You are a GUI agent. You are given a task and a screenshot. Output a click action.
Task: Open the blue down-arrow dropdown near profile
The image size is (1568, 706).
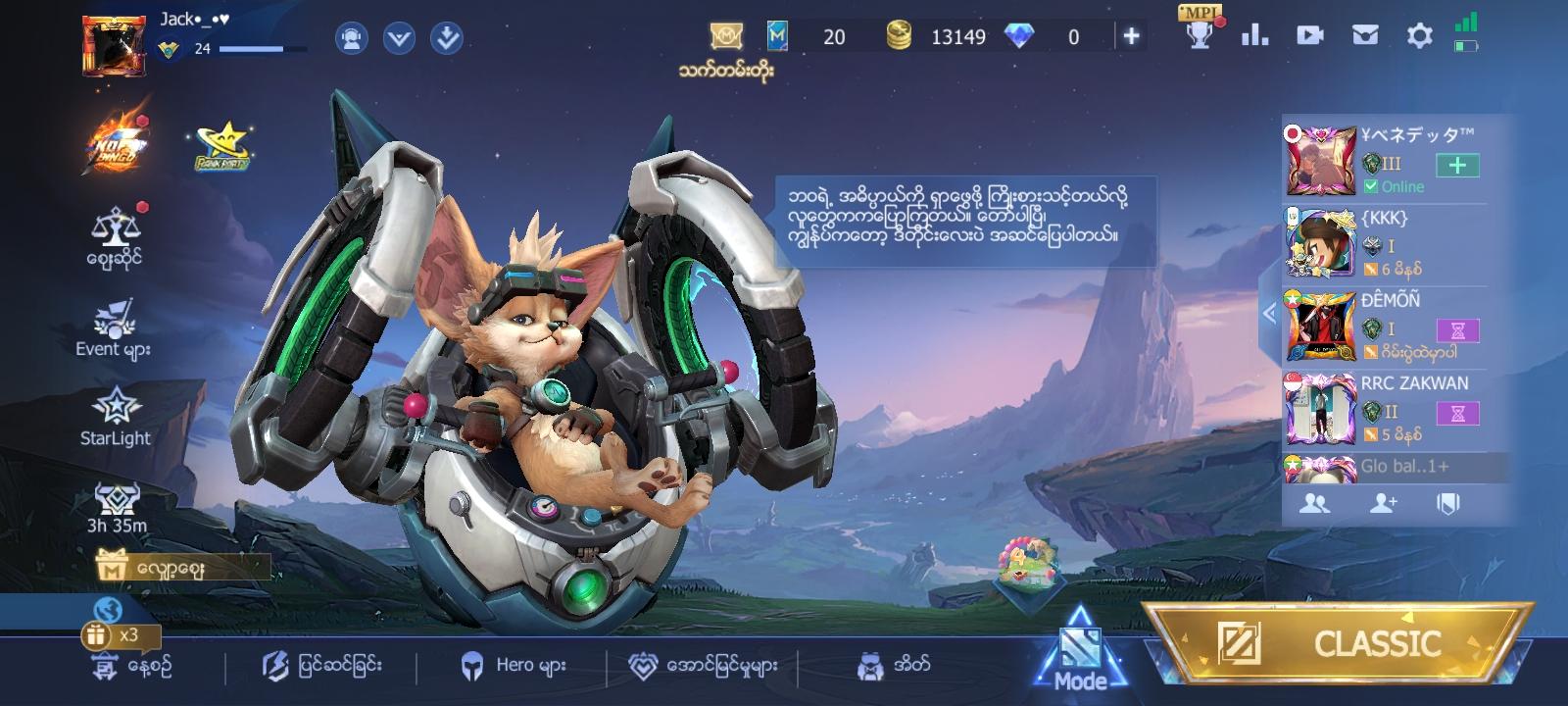(396, 36)
